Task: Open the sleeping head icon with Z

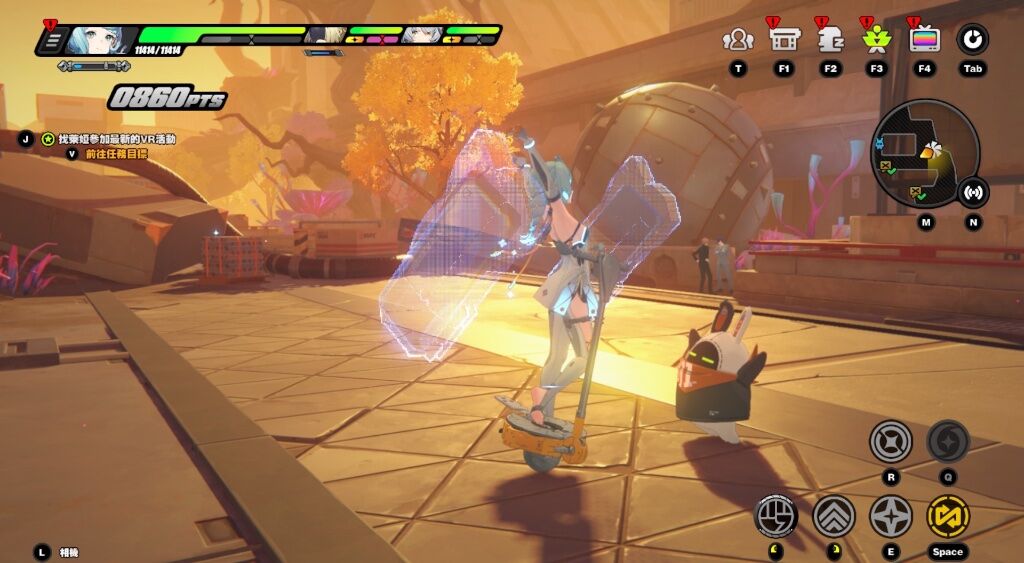Action: tap(830, 40)
